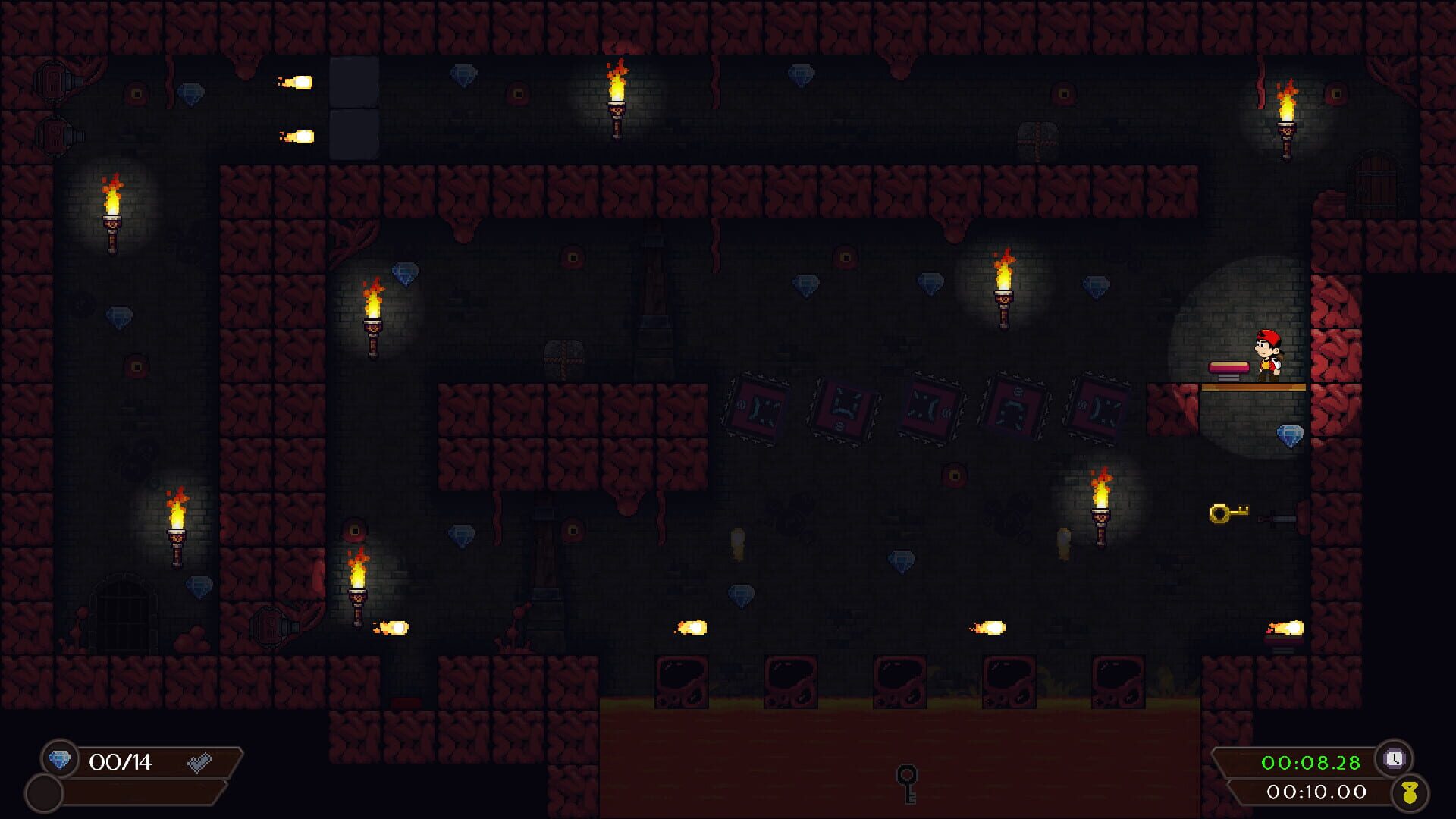
Task: Click the checkmark icon beside the 00/14 counter
Action: click(199, 763)
